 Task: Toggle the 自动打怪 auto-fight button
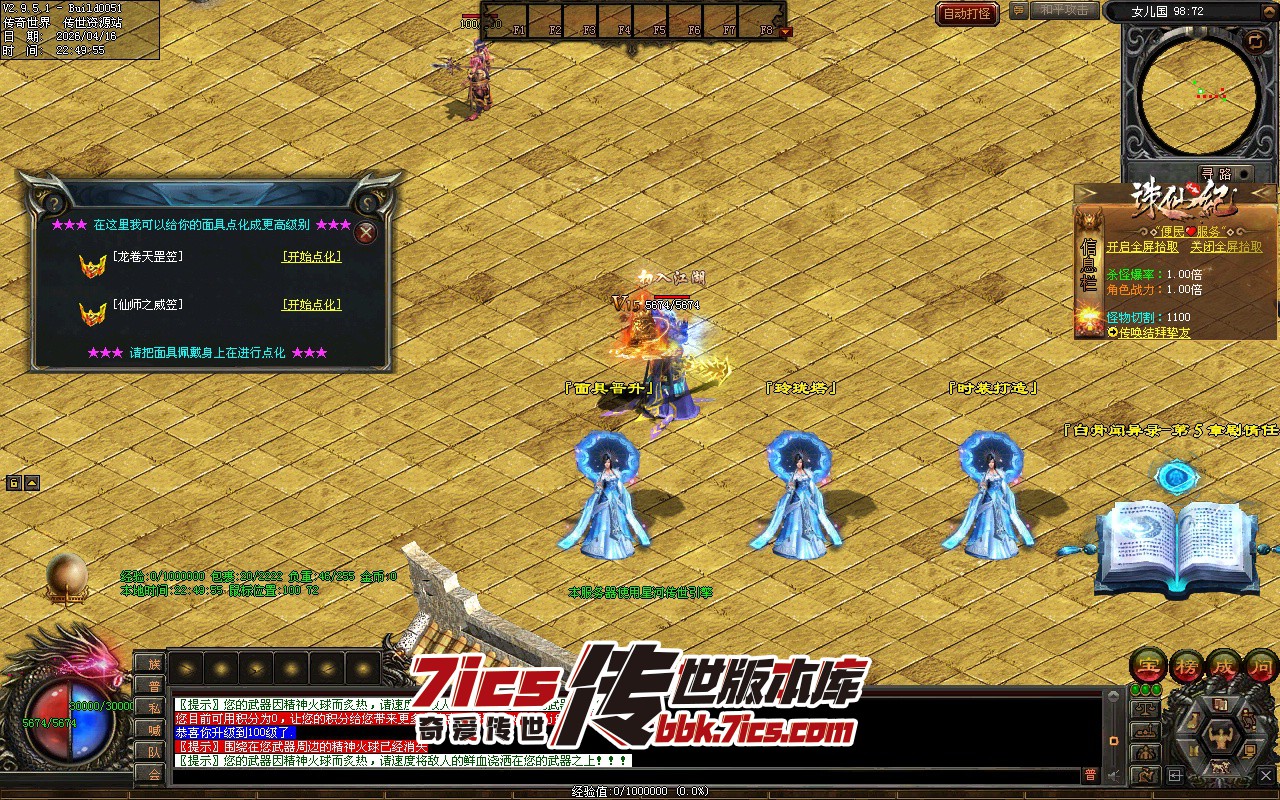(x=967, y=13)
